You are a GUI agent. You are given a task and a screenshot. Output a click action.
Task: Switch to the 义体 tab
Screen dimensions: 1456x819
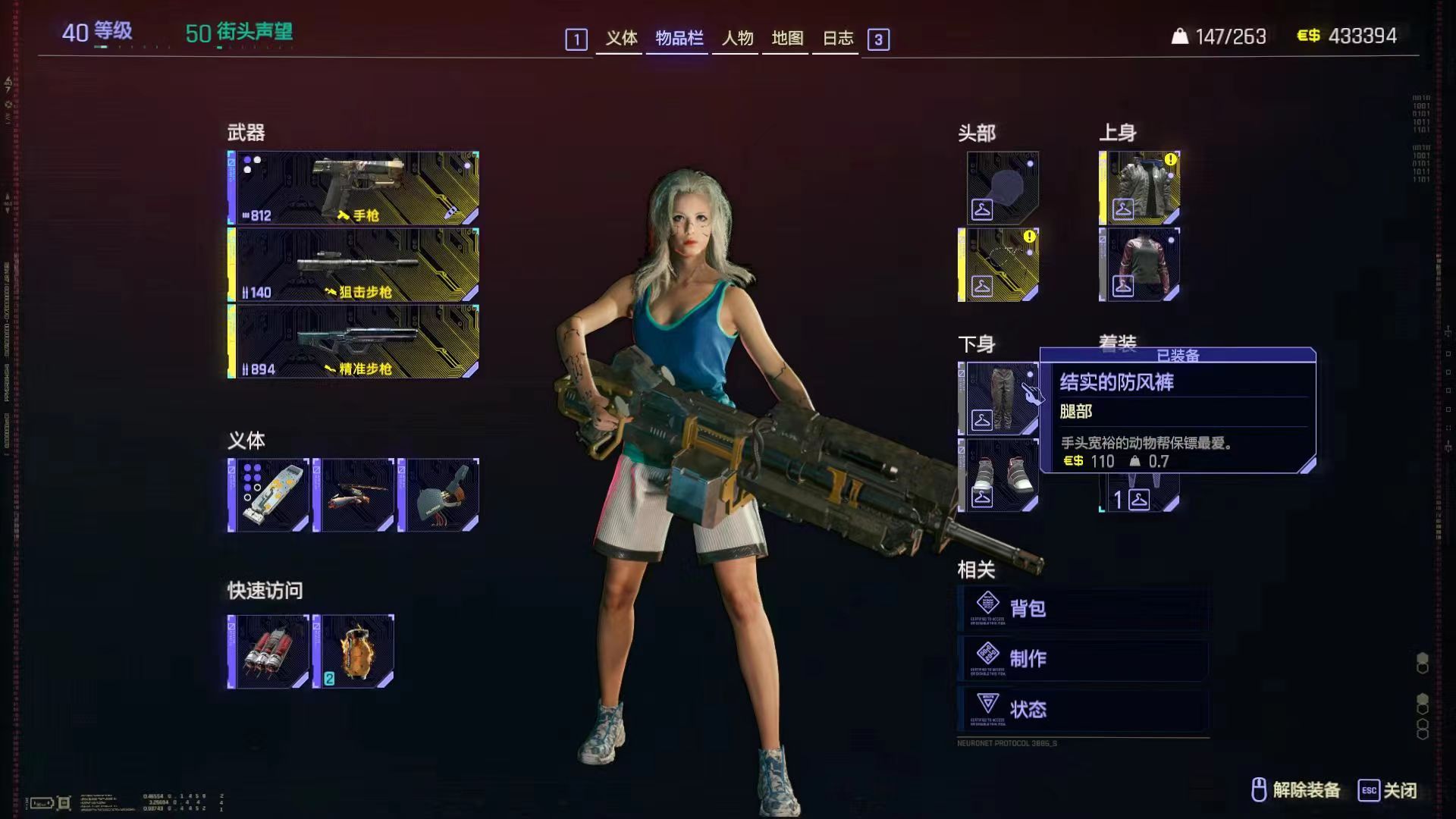click(620, 38)
